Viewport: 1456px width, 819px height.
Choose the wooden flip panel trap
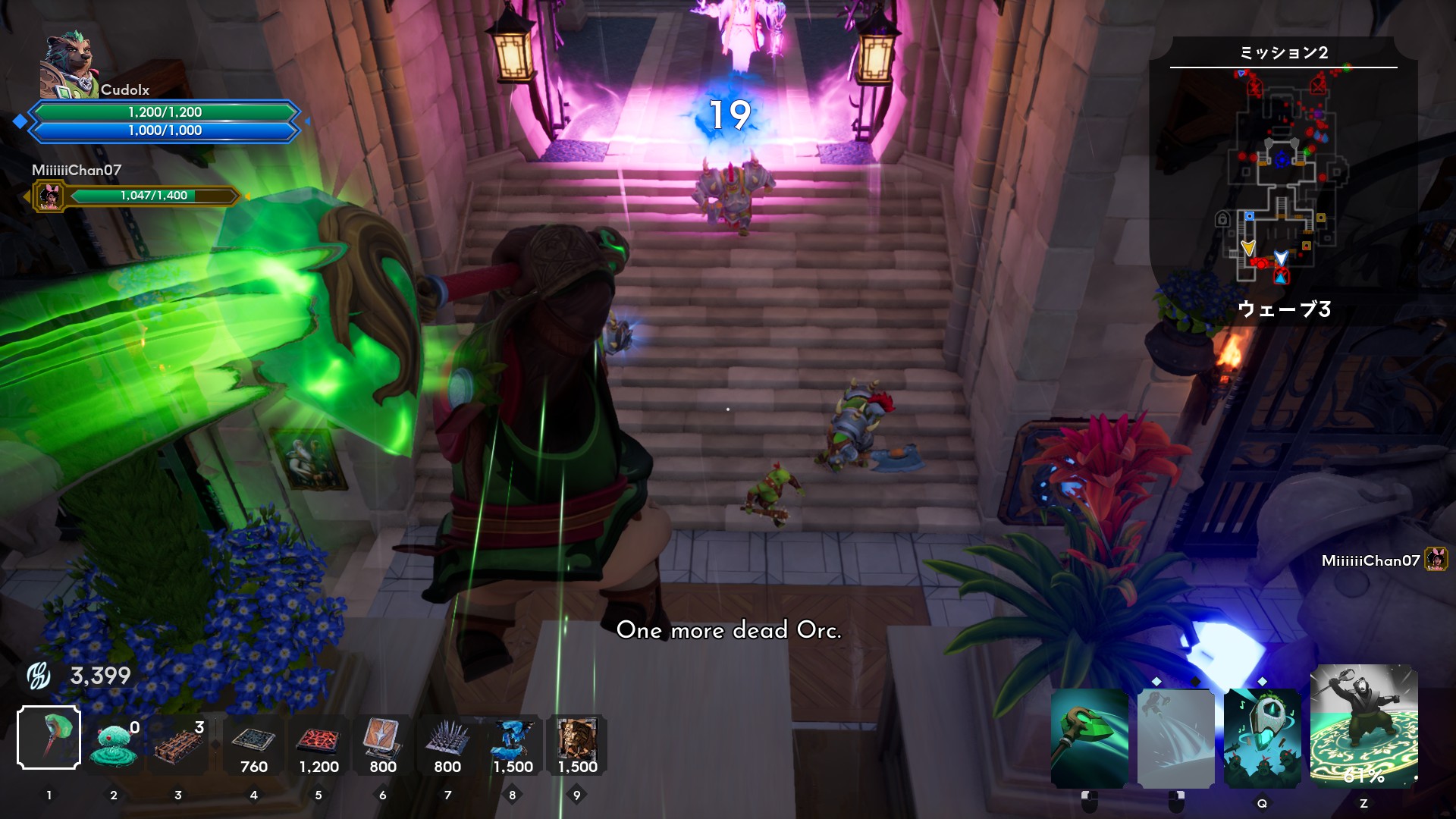tap(383, 743)
